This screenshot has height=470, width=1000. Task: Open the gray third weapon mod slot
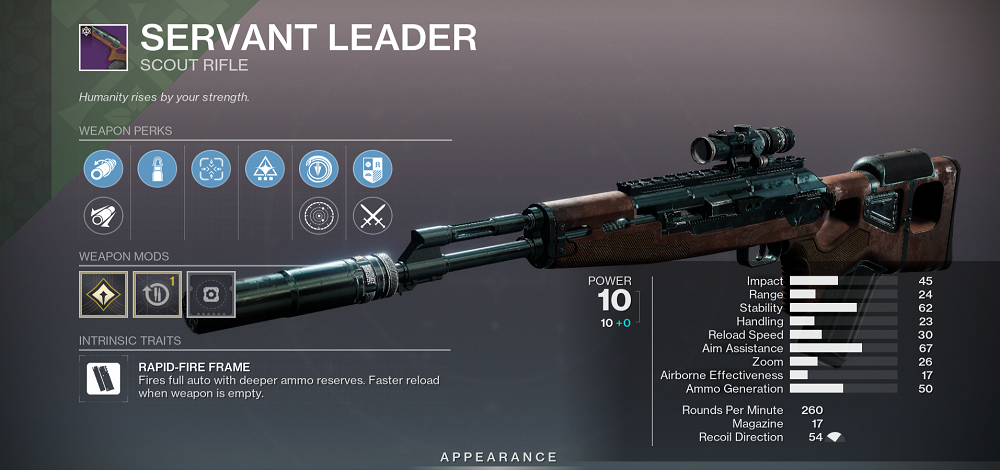pos(211,293)
